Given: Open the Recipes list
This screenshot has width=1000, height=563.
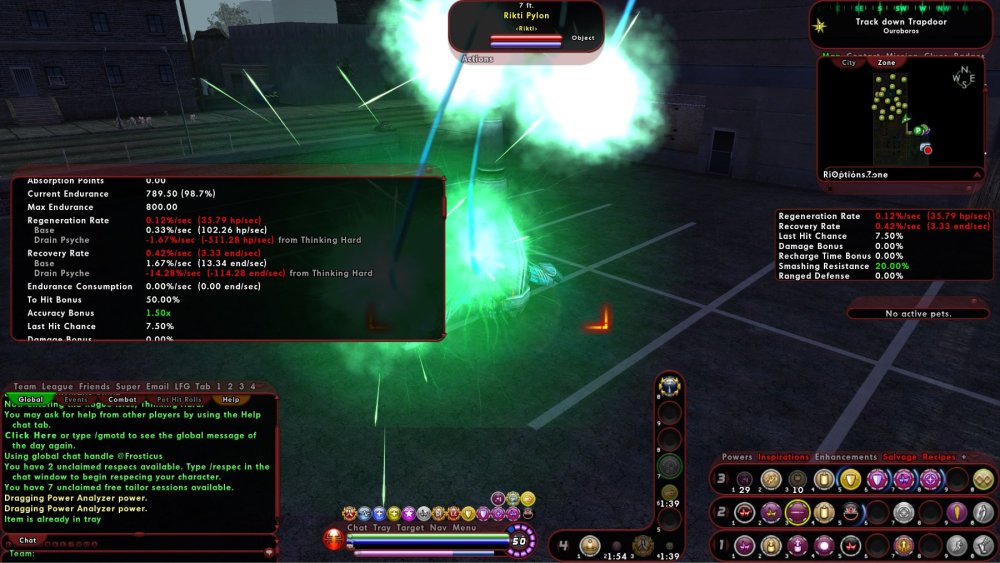Looking at the screenshot, I should [x=938, y=457].
